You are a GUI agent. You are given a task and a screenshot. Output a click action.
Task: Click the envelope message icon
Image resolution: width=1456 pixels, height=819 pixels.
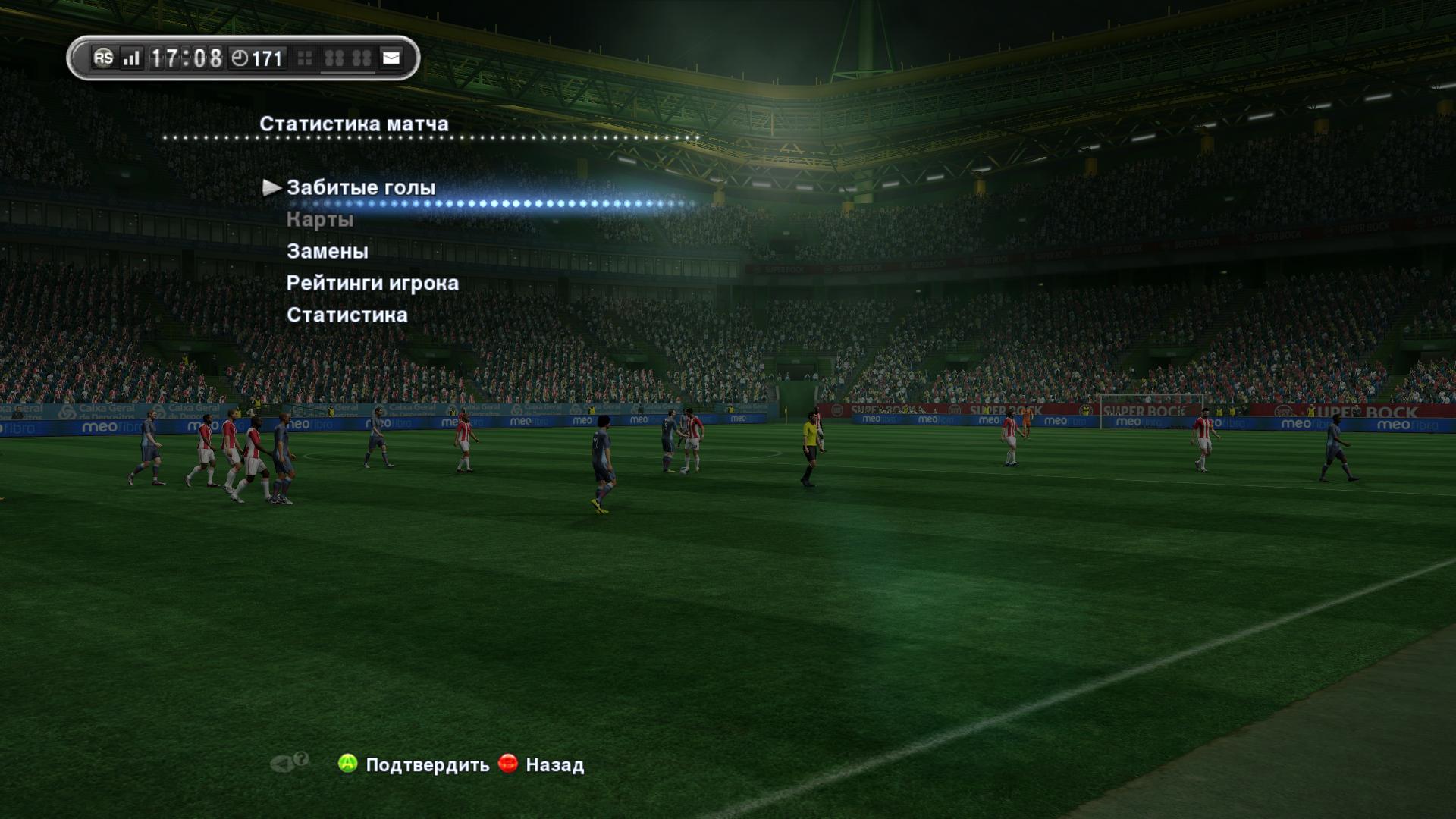[391, 58]
